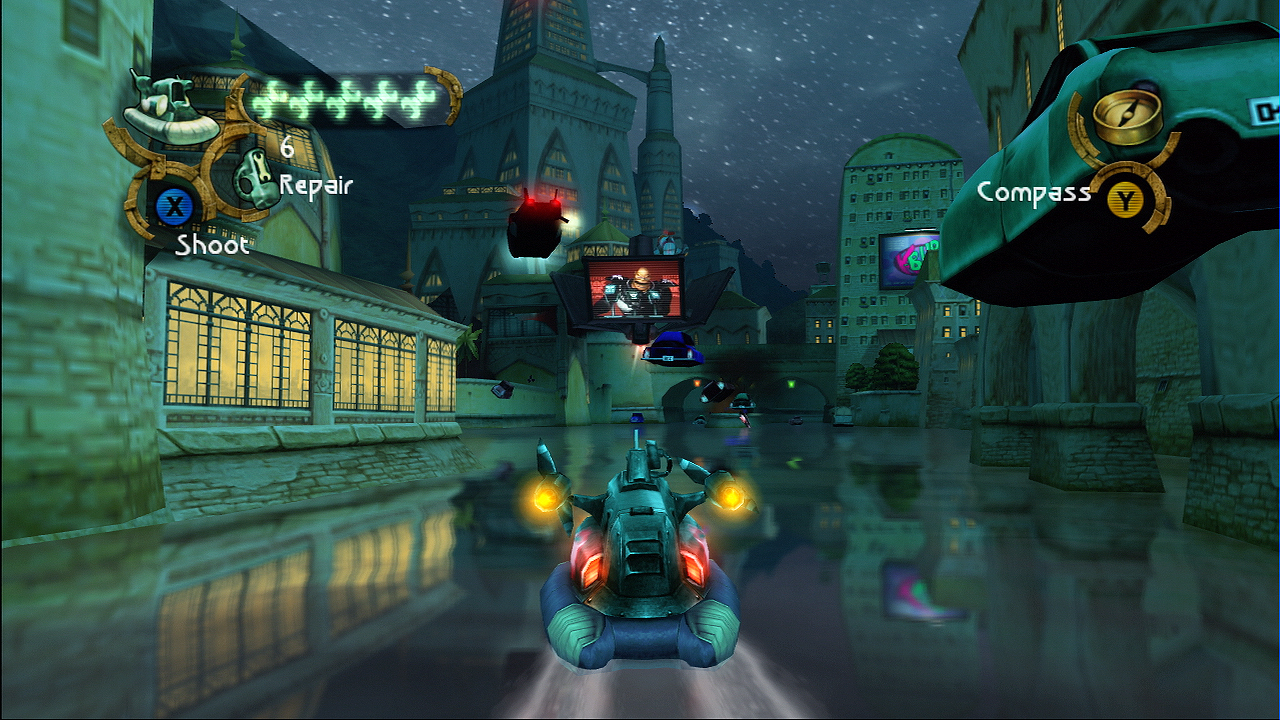The image size is (1280, 720).
Task: Click the Repair label text
Action: [x=316, y=184]
